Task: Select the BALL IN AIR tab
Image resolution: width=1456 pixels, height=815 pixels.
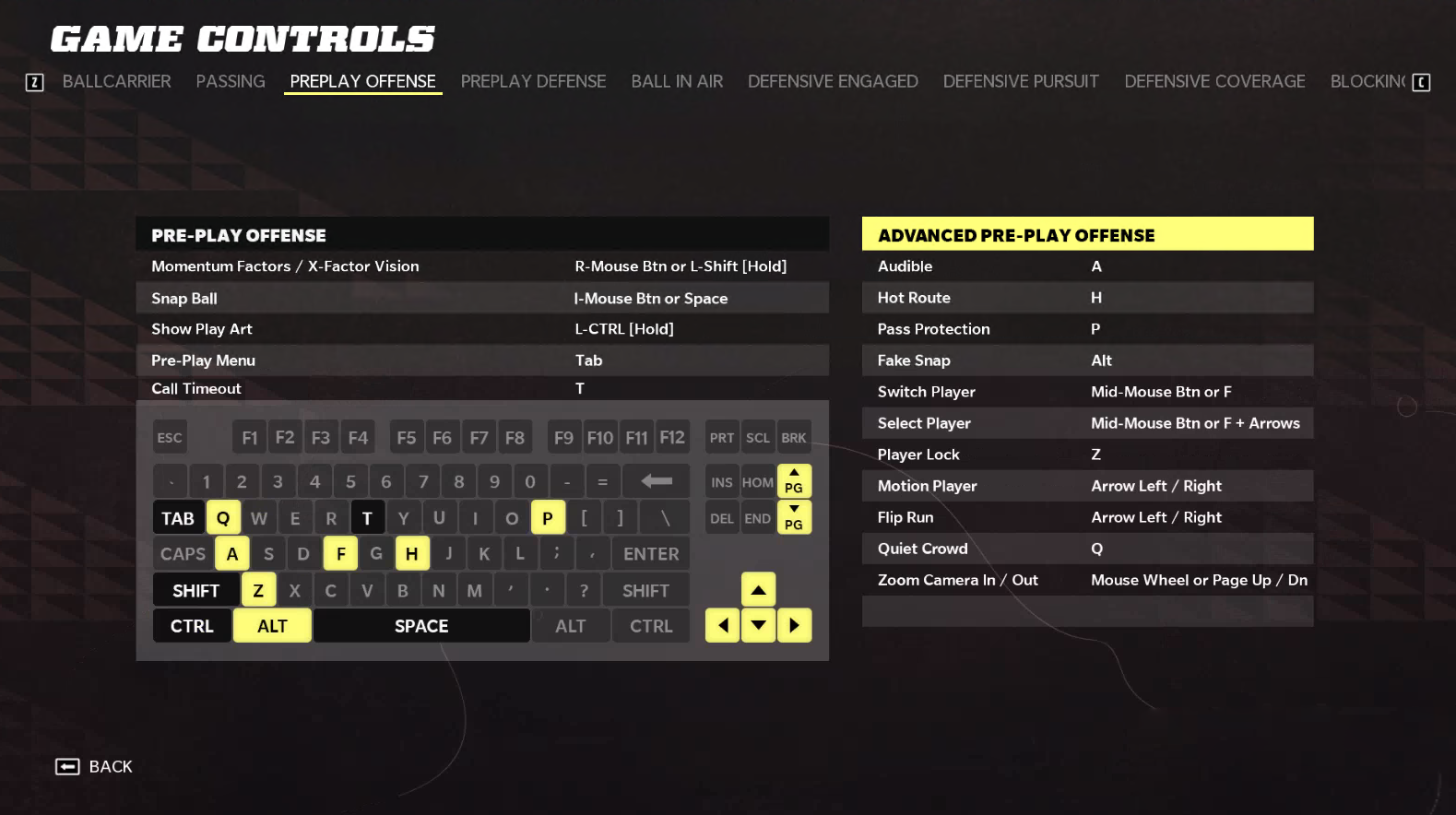Action: tap(677, 81)
